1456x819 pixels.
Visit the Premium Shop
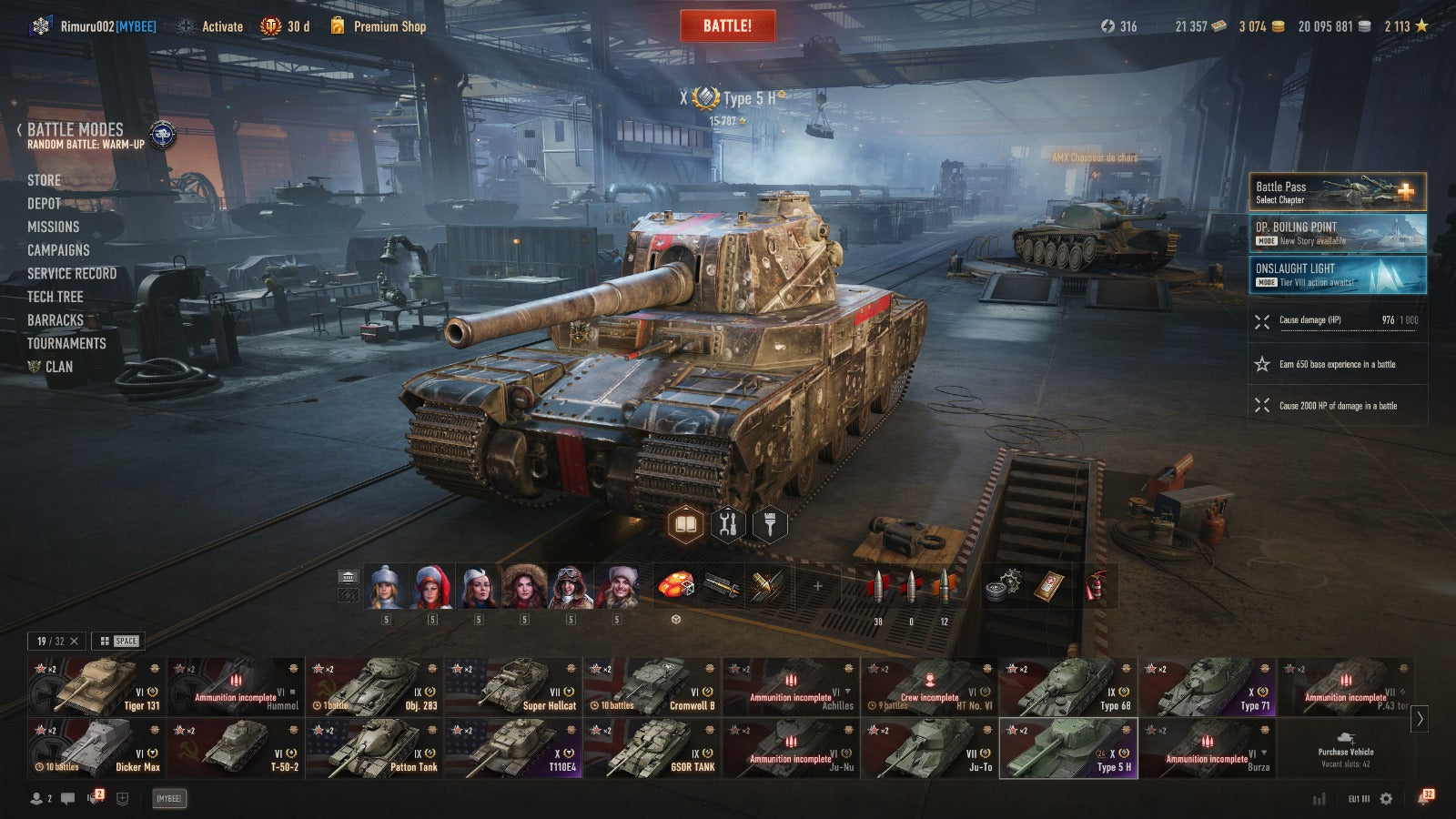(x=389, y=26)
